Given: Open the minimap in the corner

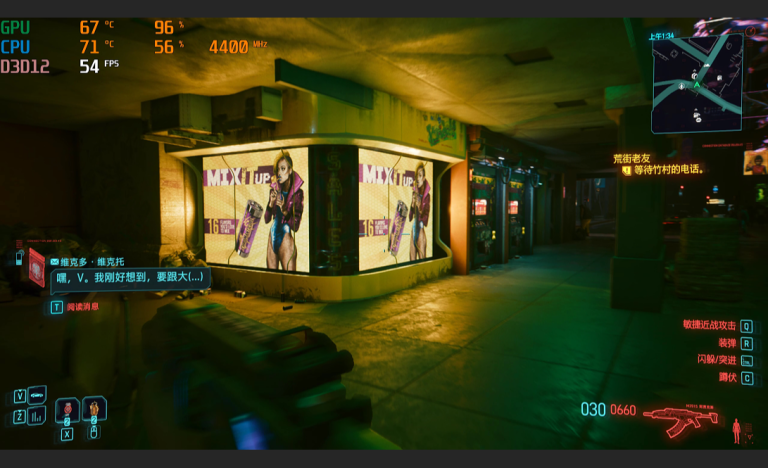Looking at the screenshot, I should pos(696,84).
